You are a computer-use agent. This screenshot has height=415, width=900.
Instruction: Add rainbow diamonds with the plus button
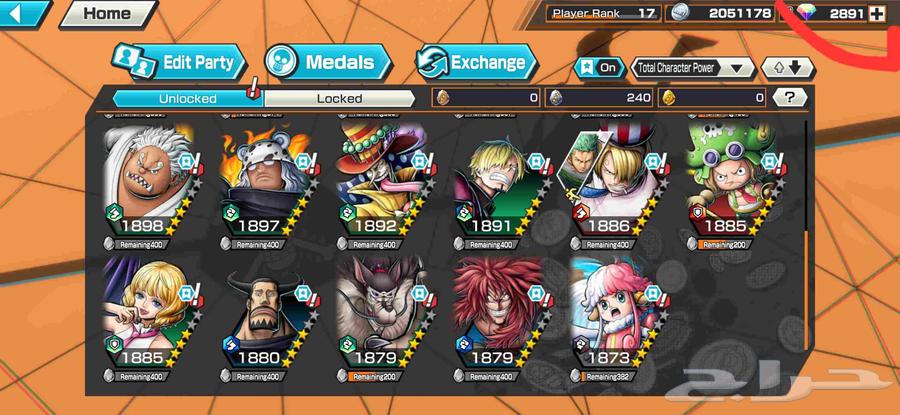[877, 14]
